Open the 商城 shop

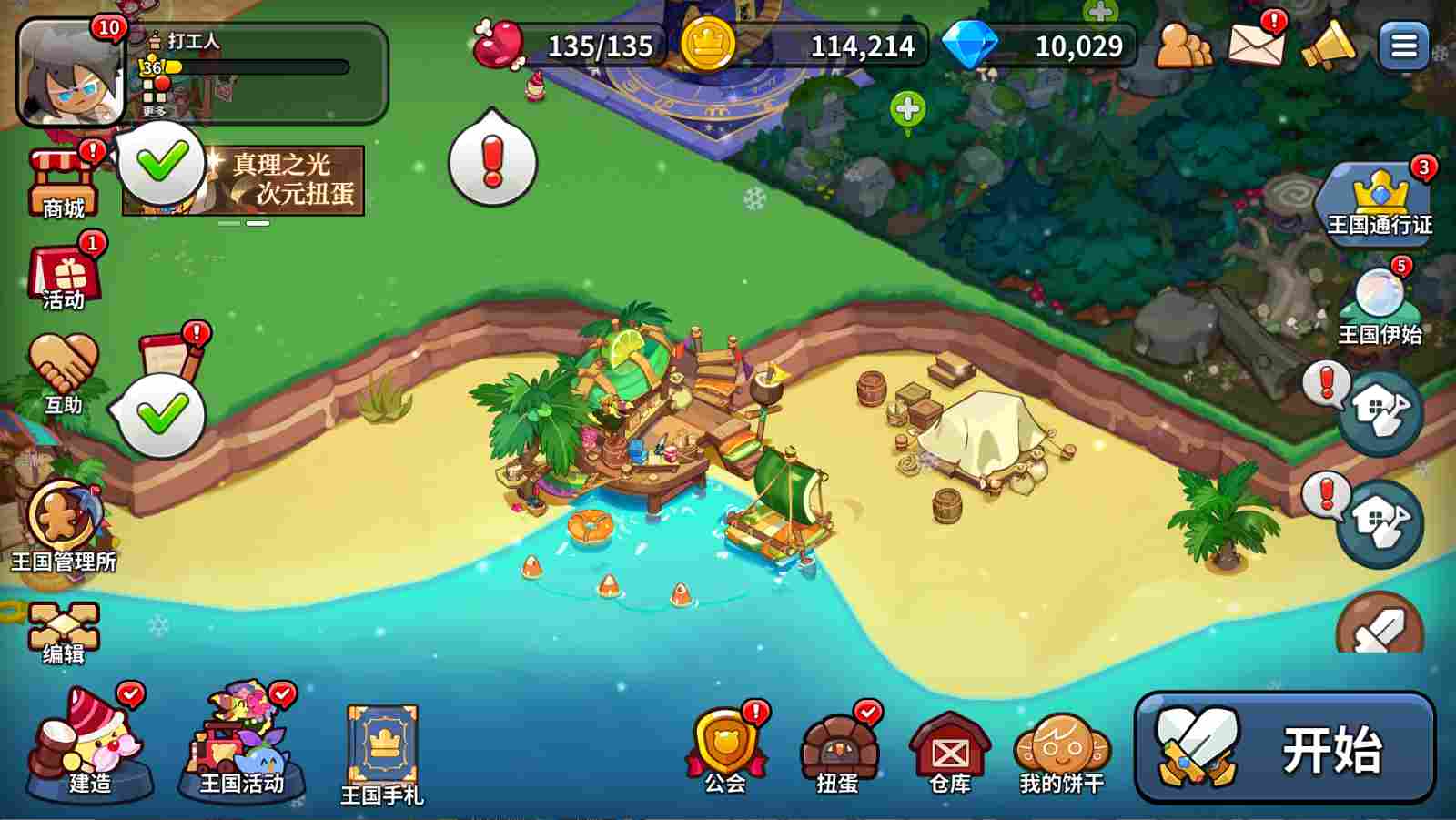pos(63,183)
